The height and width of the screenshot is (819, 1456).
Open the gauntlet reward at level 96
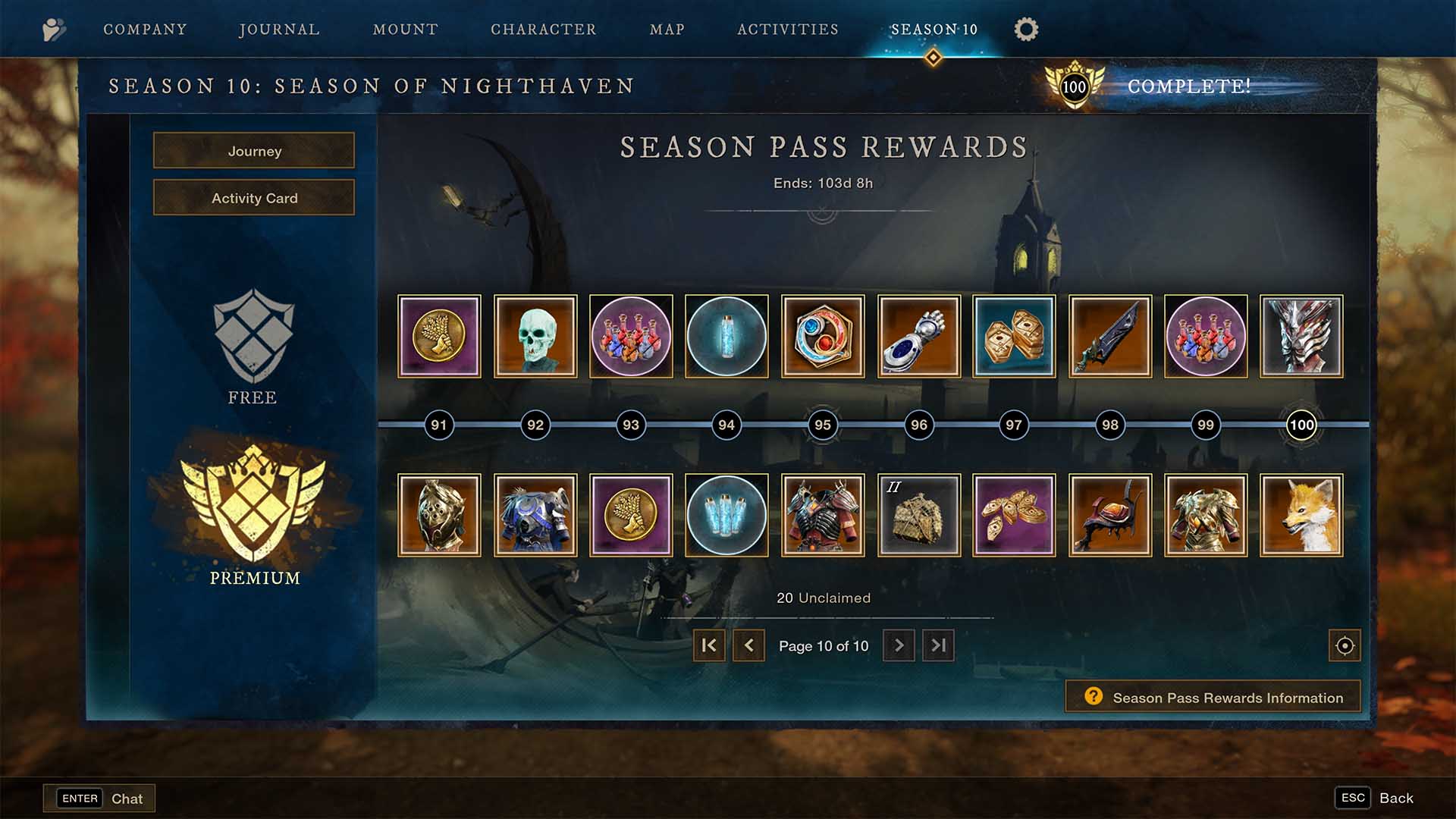918,336
